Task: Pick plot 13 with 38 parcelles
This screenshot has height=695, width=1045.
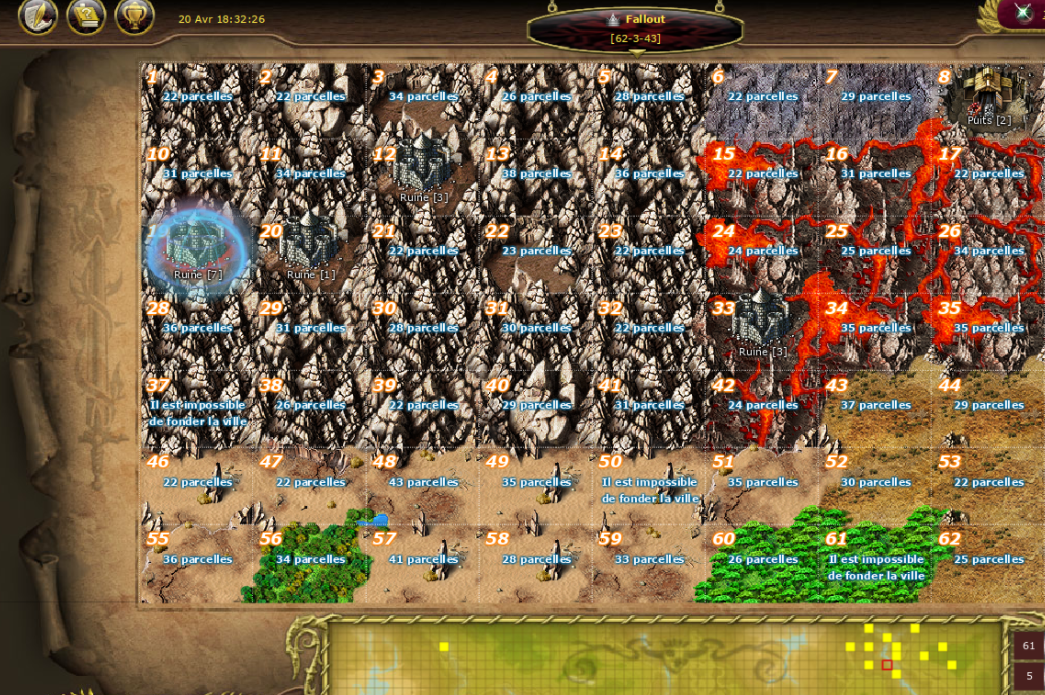Action: 536,173
